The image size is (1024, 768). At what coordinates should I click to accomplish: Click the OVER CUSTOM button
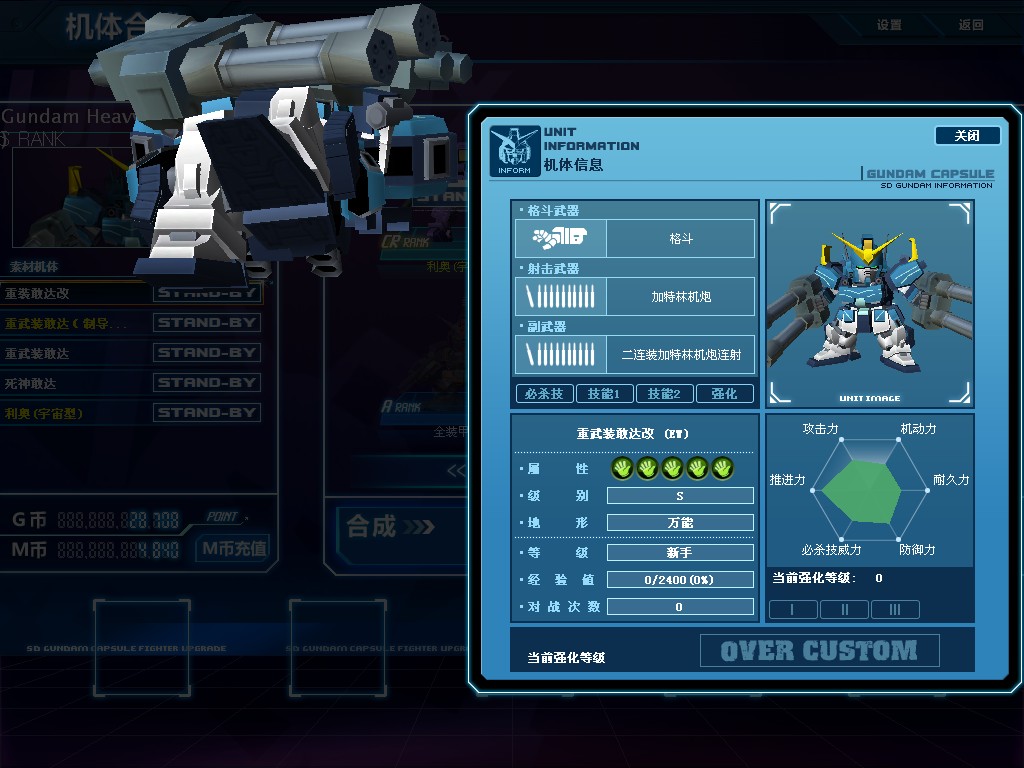(x=819, y=651)
